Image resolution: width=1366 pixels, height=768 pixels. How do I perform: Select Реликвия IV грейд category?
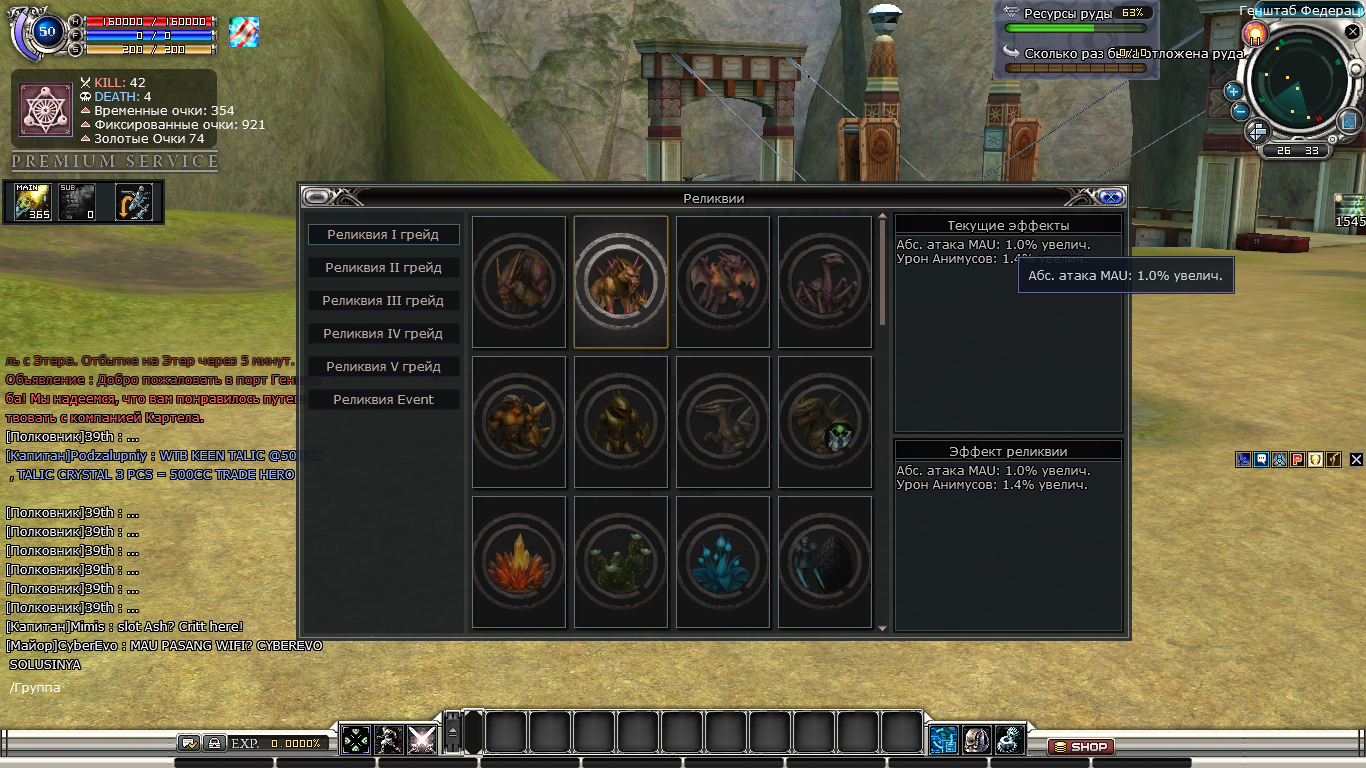(383, 334)
